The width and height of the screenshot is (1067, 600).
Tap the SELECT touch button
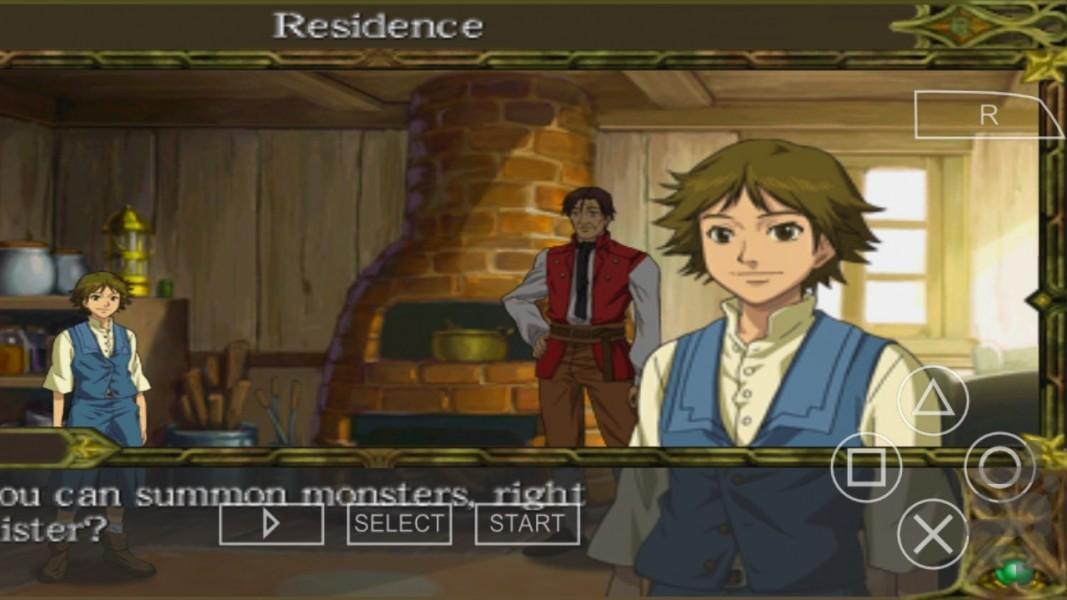(399, 524)
